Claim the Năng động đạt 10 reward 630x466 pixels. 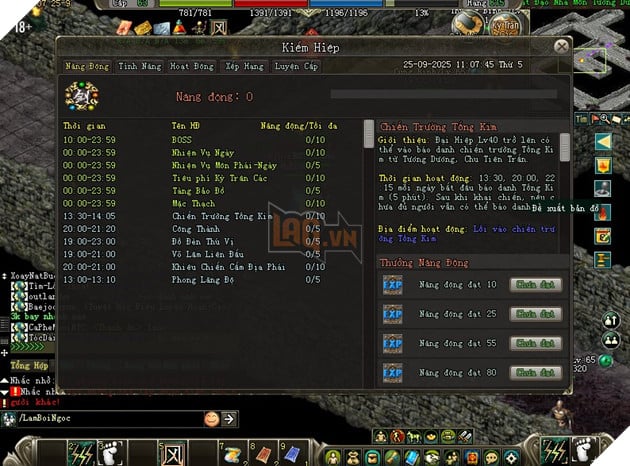click(536, 286)
